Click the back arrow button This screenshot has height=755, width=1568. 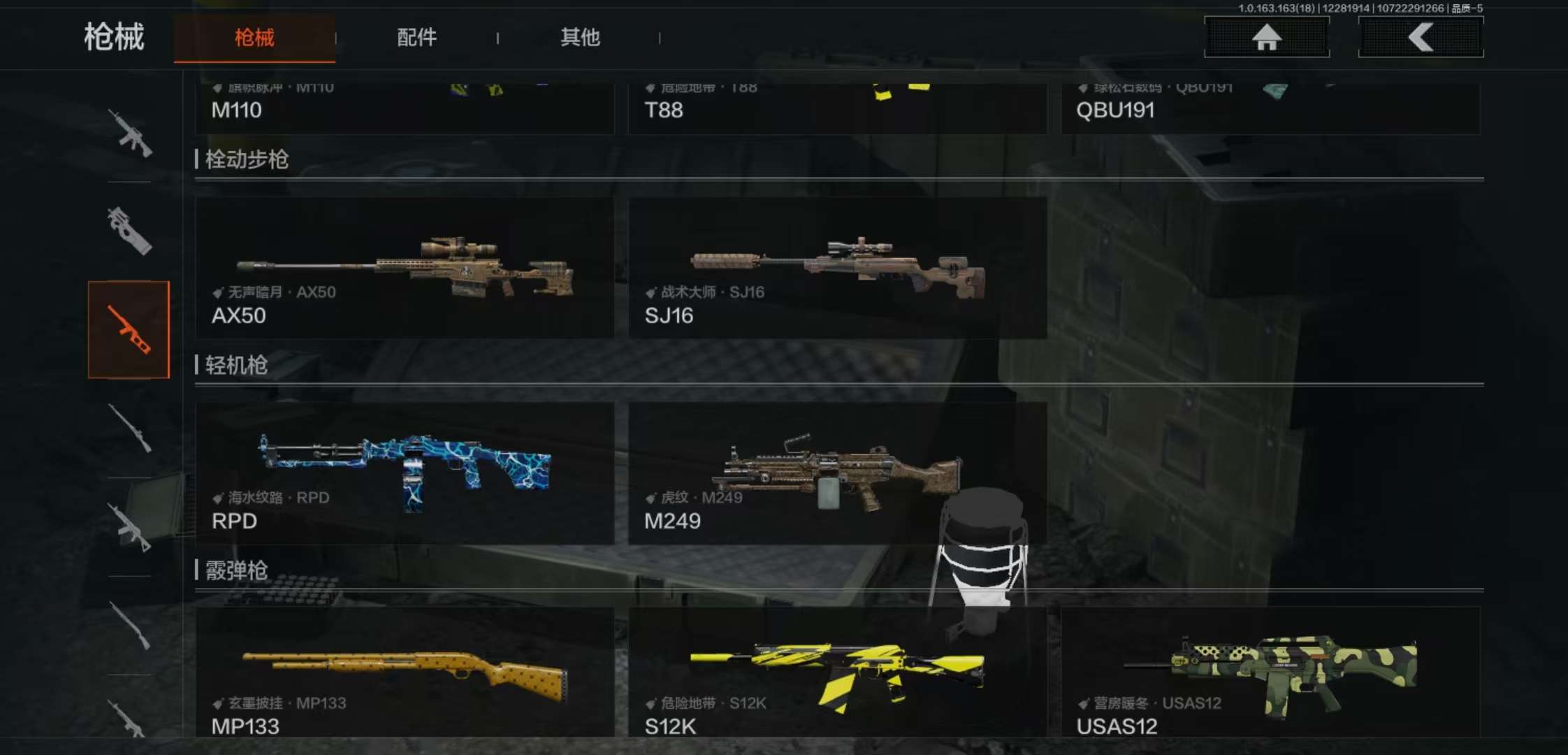(x=1421, y=37)
